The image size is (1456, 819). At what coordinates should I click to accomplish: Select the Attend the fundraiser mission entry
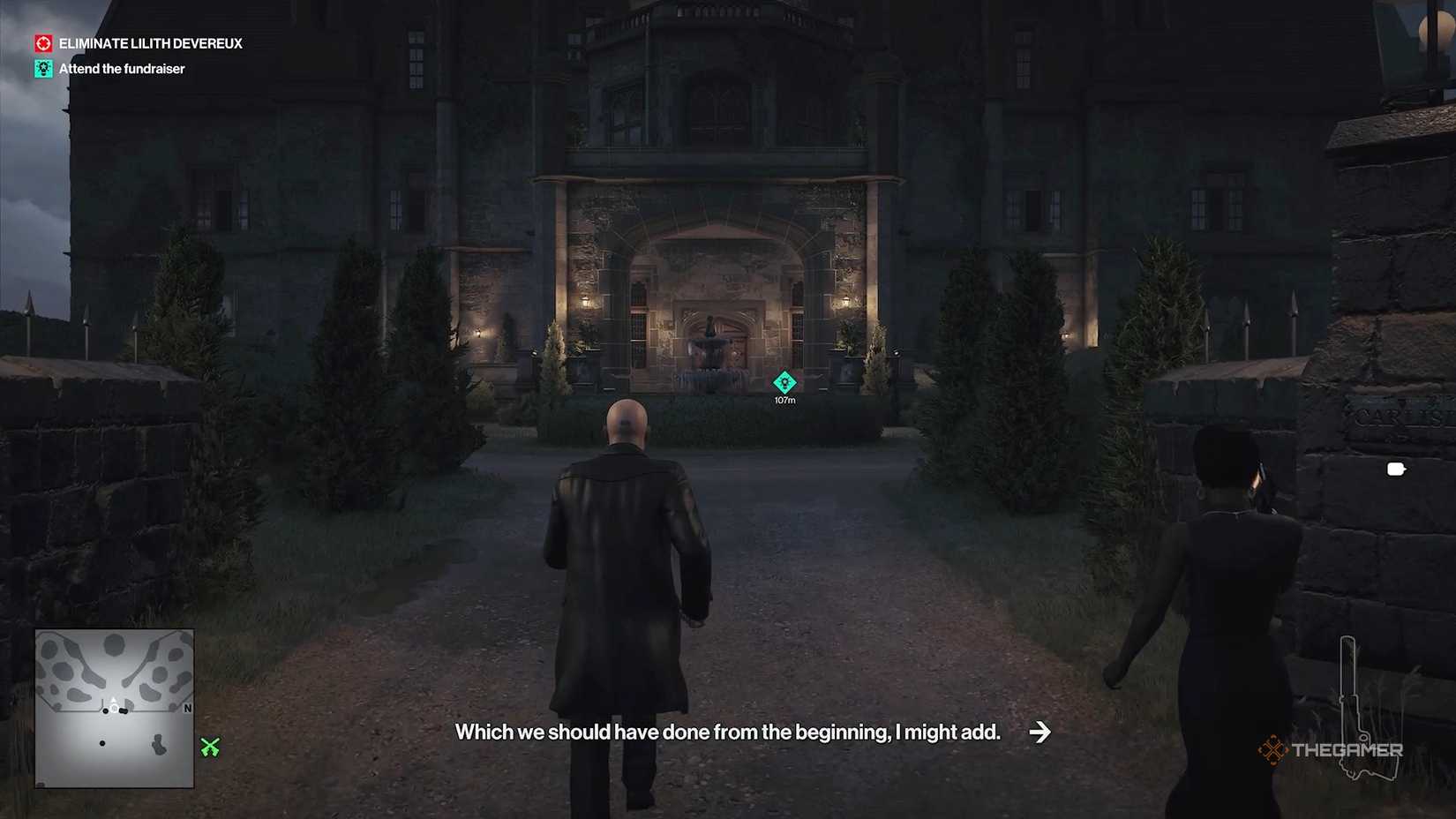coord(120,68)
